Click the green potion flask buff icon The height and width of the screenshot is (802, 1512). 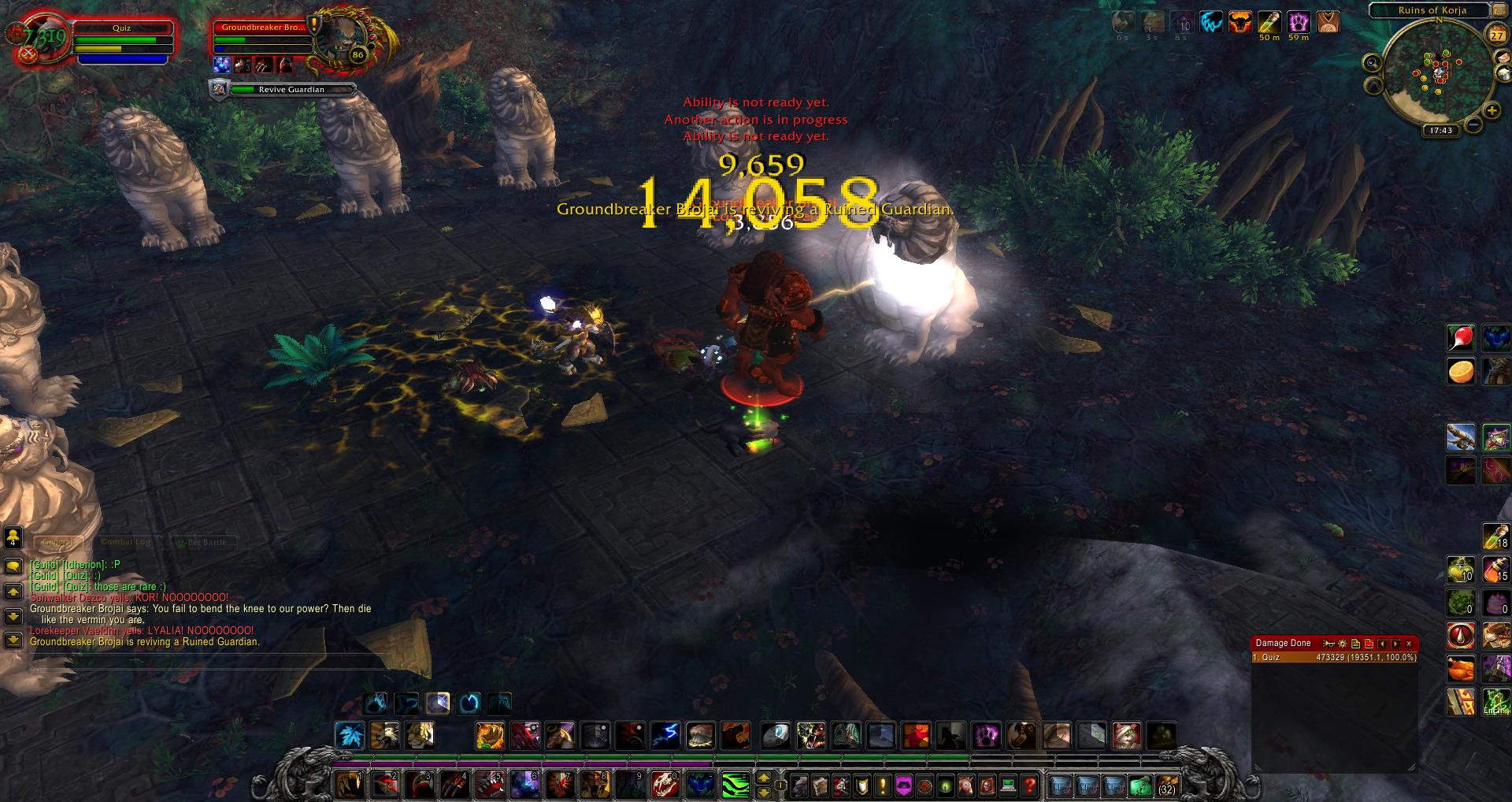pos(1269,22)
